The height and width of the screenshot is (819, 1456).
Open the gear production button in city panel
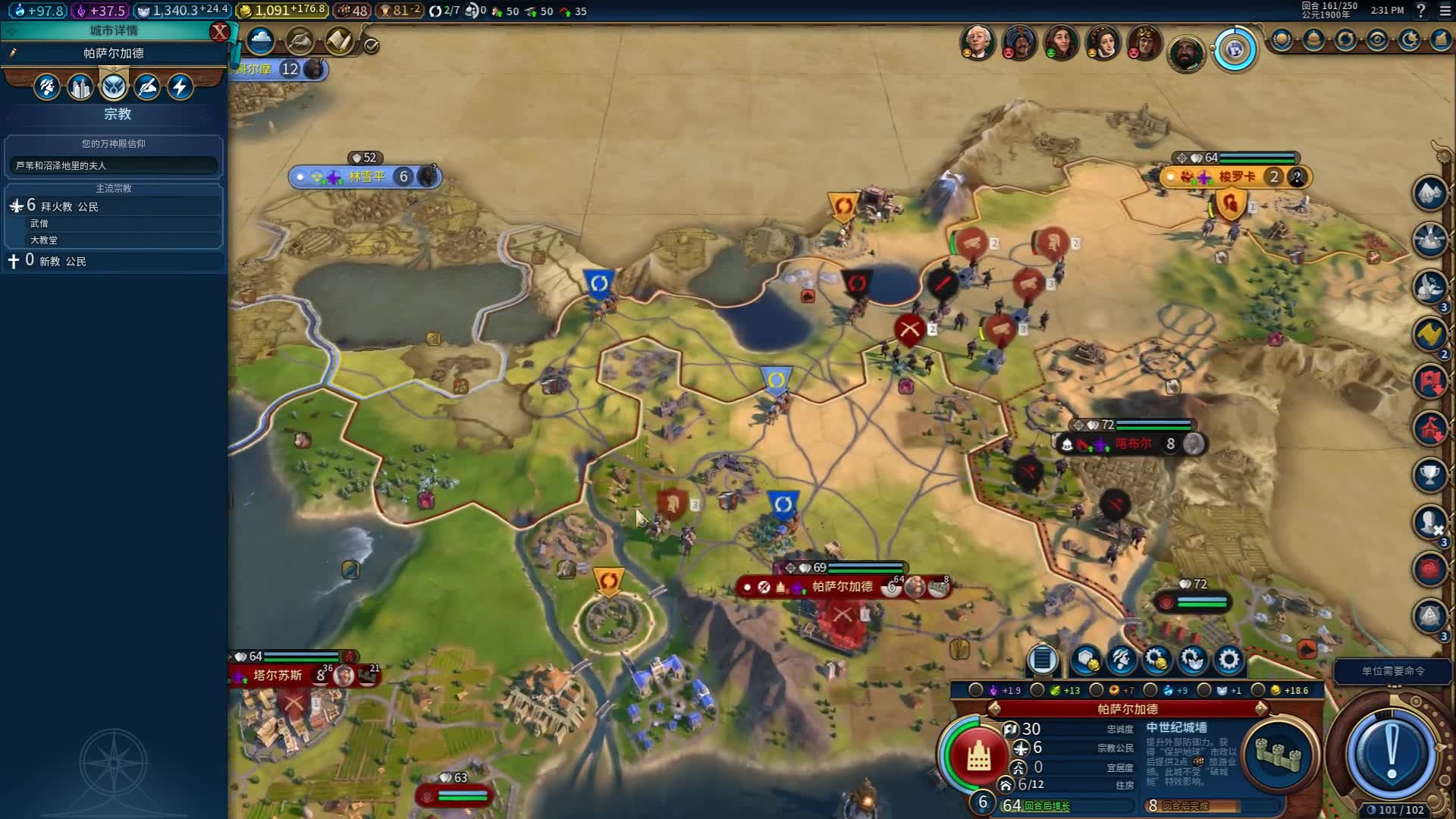tap(1228, 661)
